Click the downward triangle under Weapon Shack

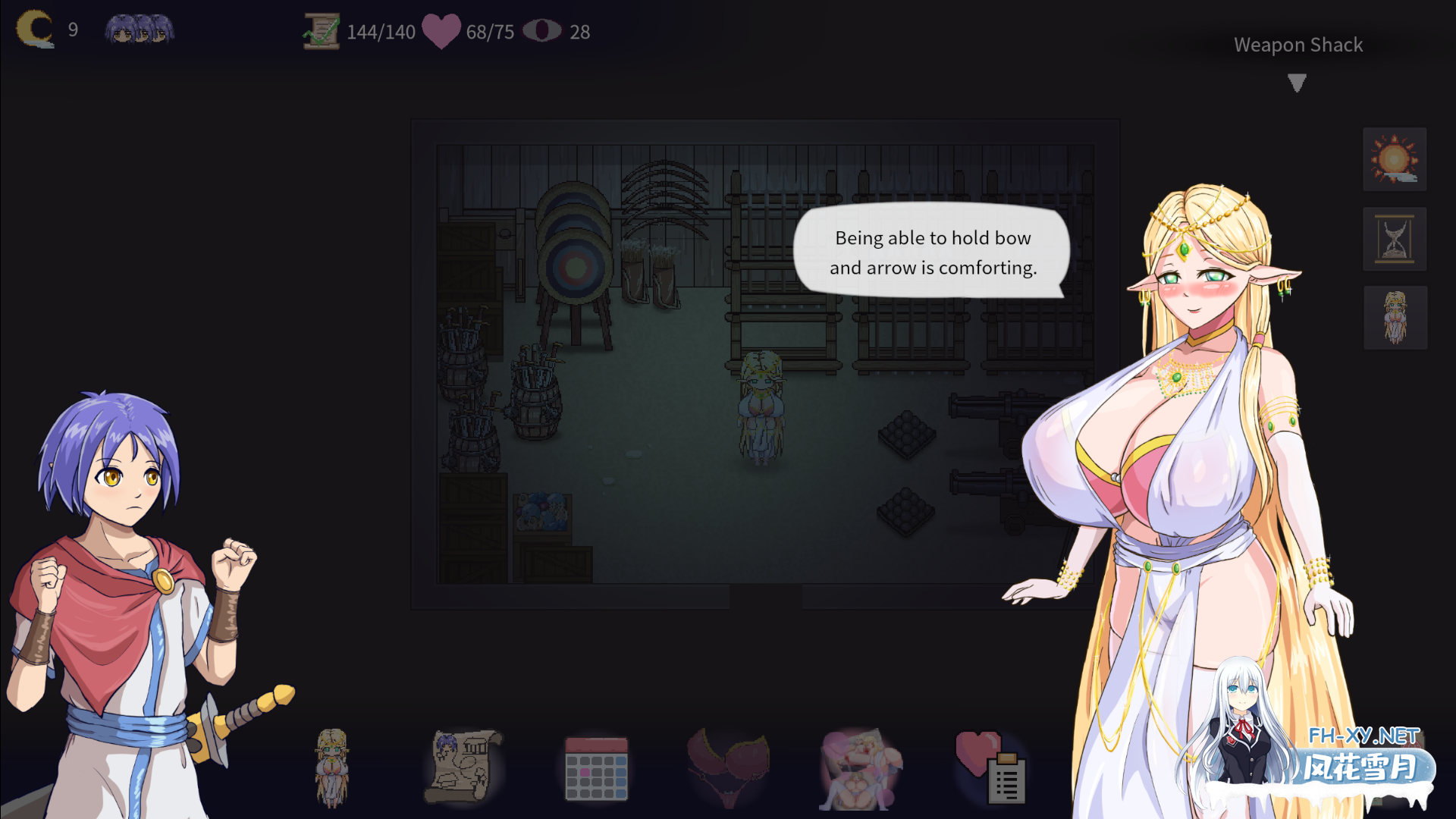tap(1298, 82)
